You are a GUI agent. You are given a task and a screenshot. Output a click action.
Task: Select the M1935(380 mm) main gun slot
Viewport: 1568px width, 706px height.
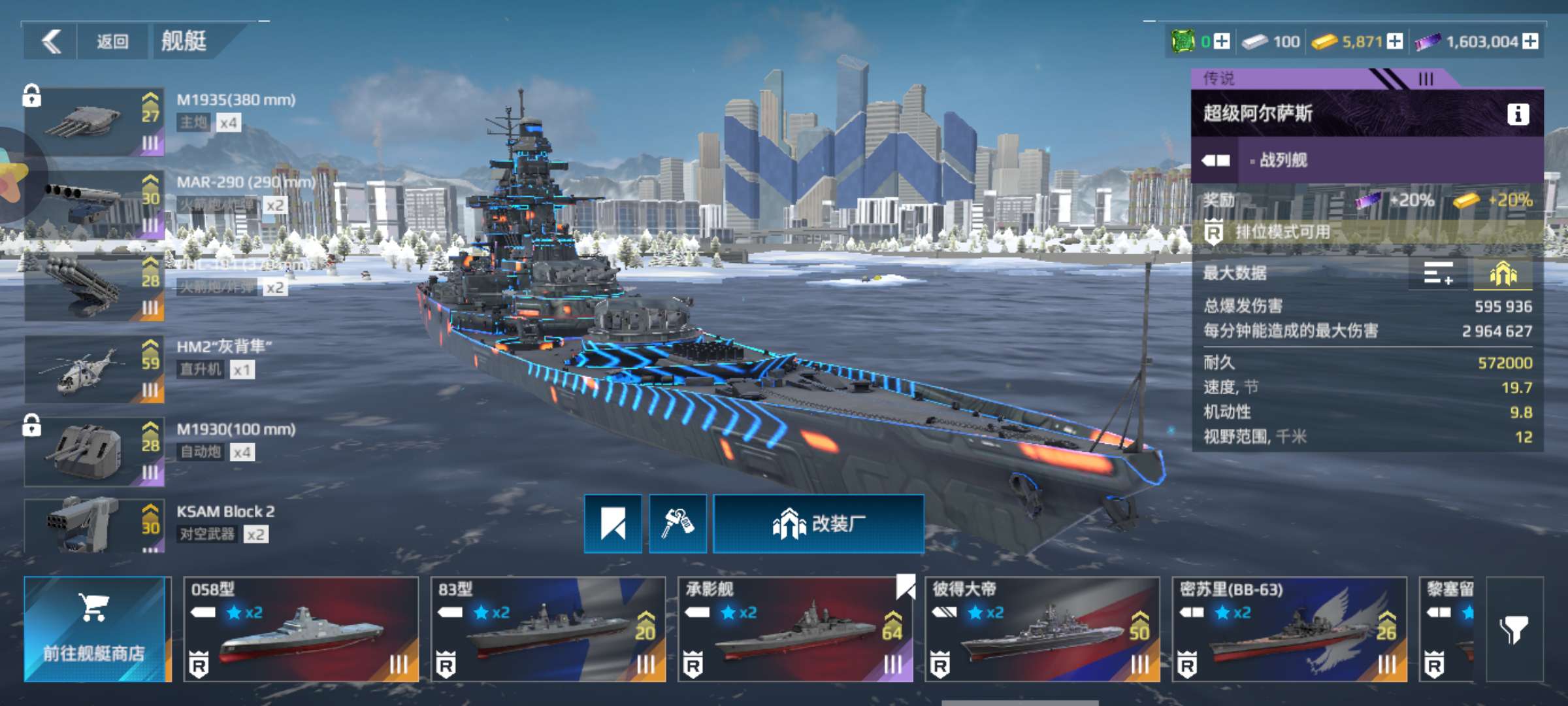pos(95,122)
